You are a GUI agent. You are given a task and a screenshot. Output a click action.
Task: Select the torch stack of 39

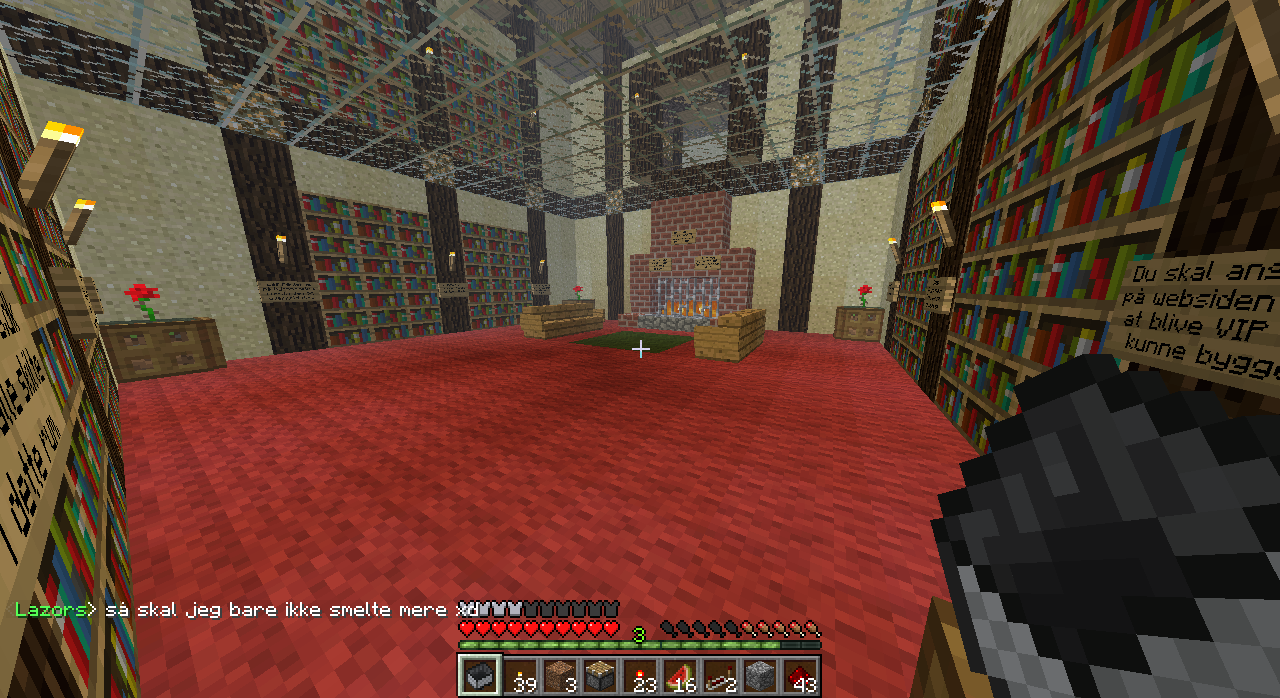pyautogui.click(x=520, y=675)
